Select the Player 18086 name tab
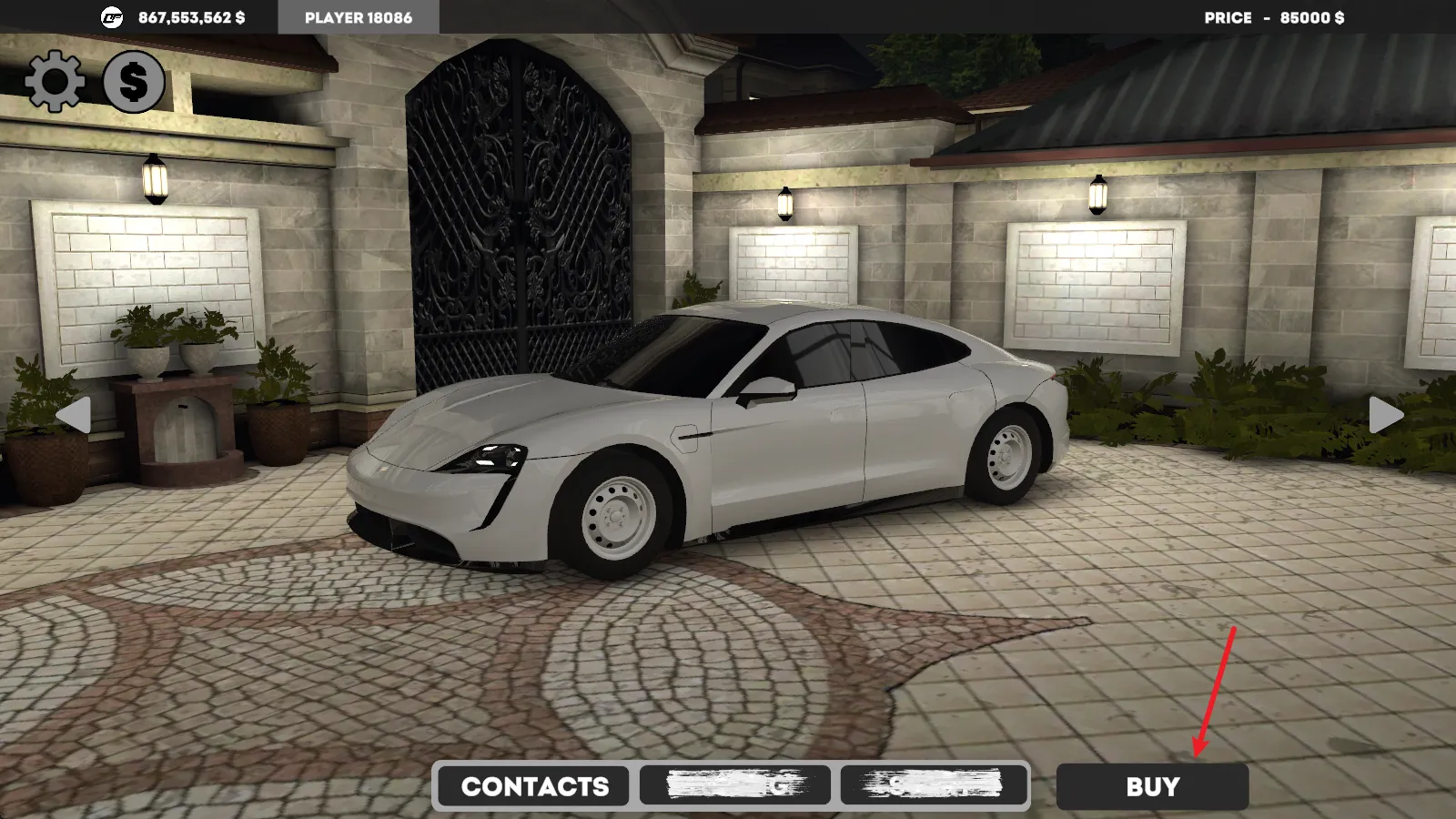Viewport: 1456px width, 819px height. coord(359,17)
